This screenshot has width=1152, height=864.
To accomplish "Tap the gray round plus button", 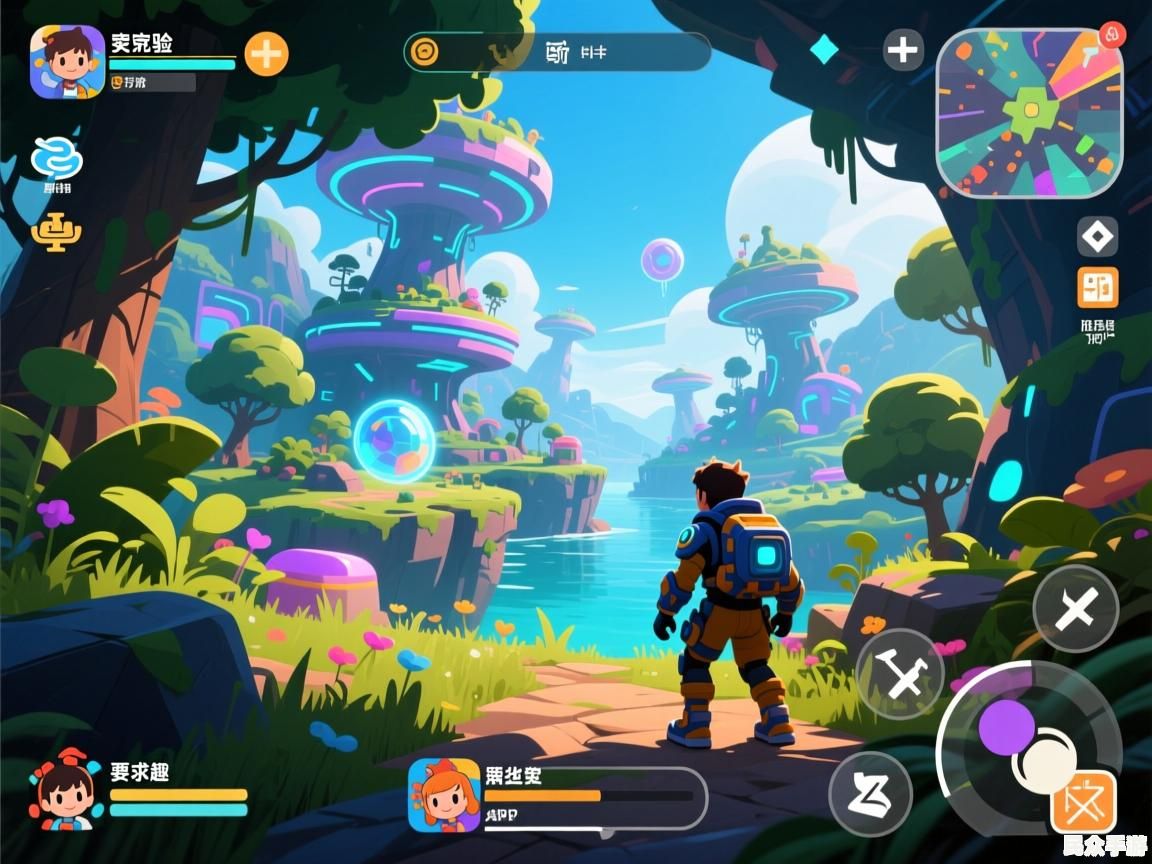I will (x=903, y=50).
